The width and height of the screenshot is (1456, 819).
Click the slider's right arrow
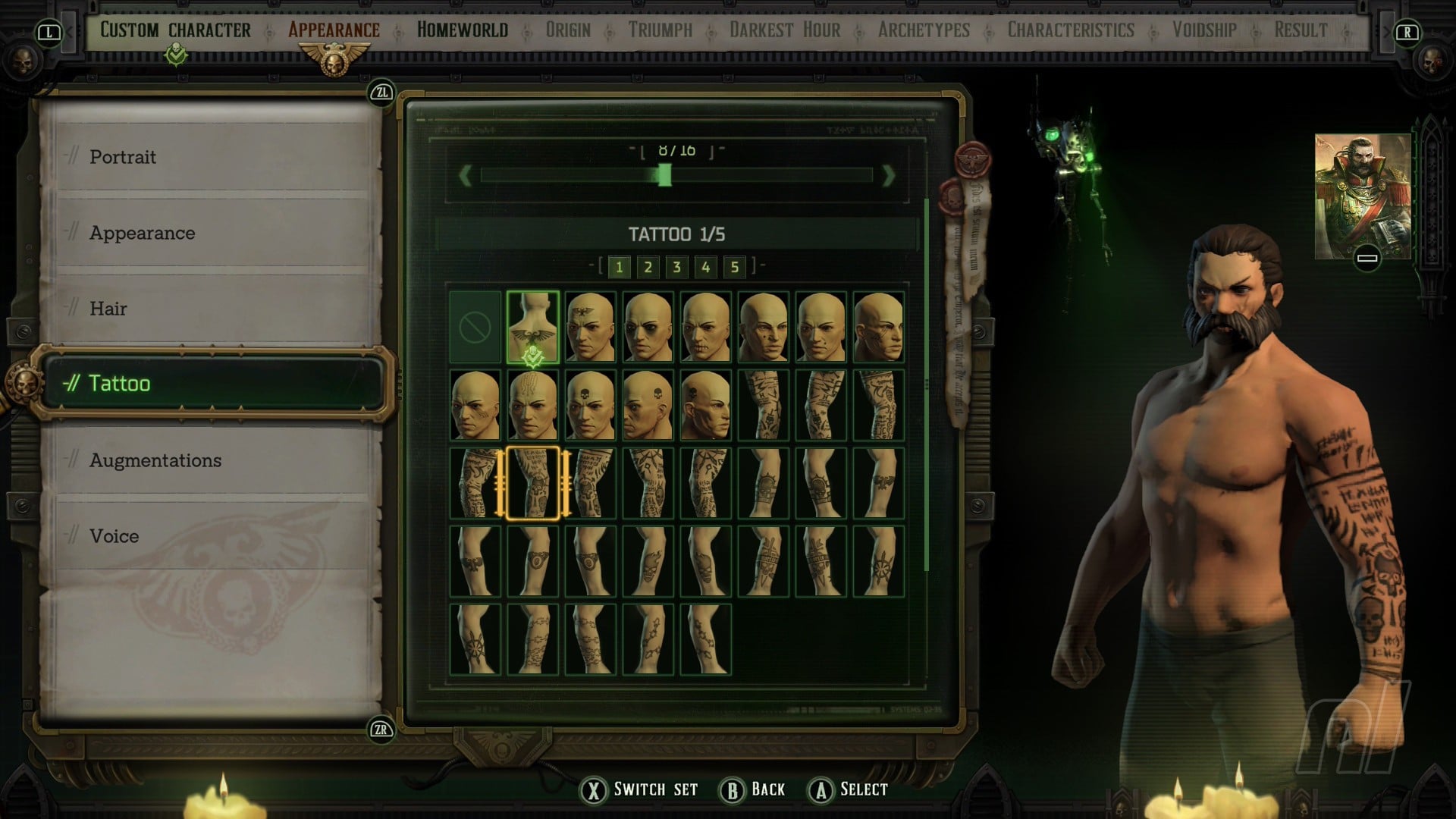click(x=888, y=176)
